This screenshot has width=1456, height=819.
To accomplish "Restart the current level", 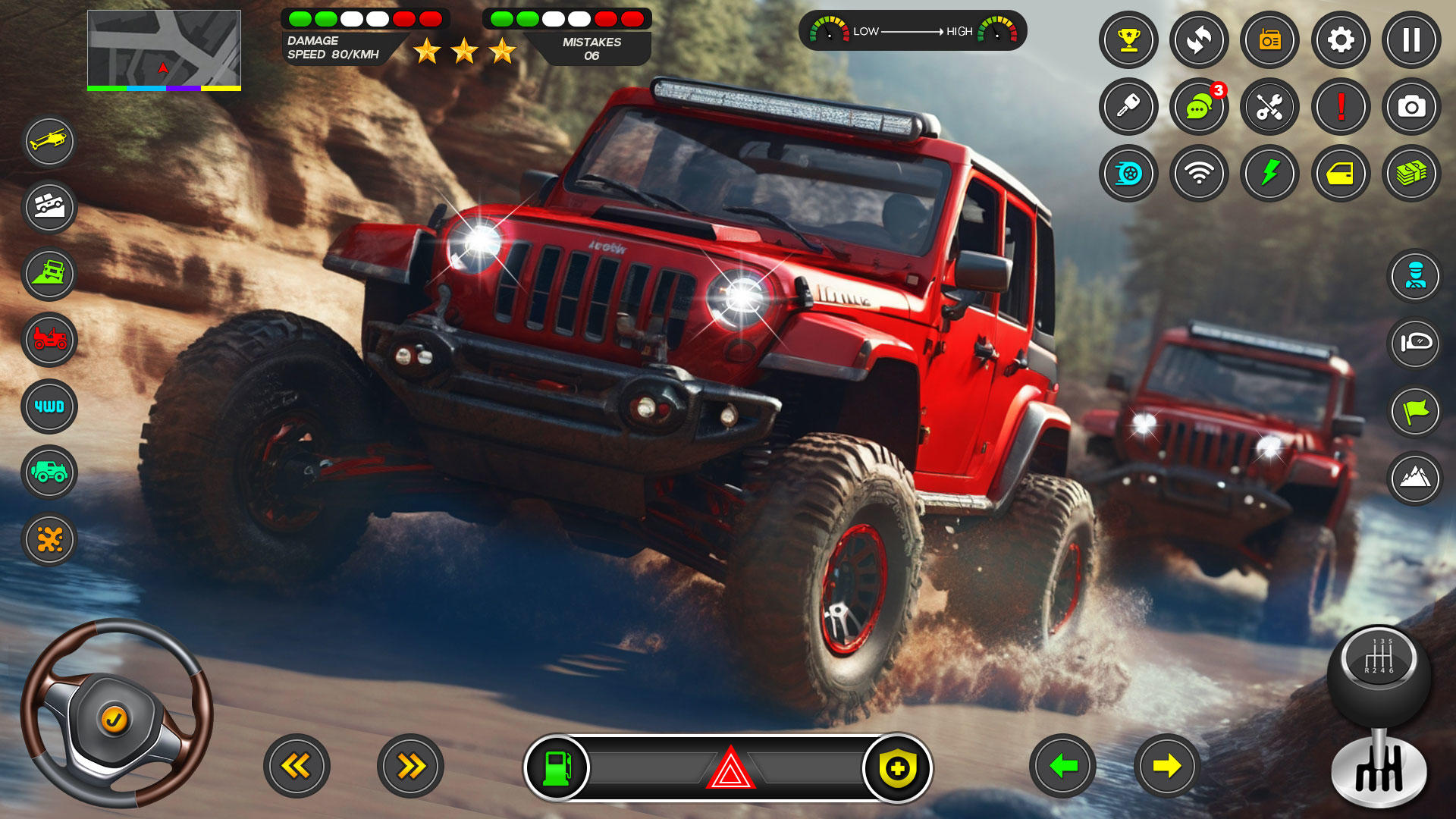I will coord(1199,41).
